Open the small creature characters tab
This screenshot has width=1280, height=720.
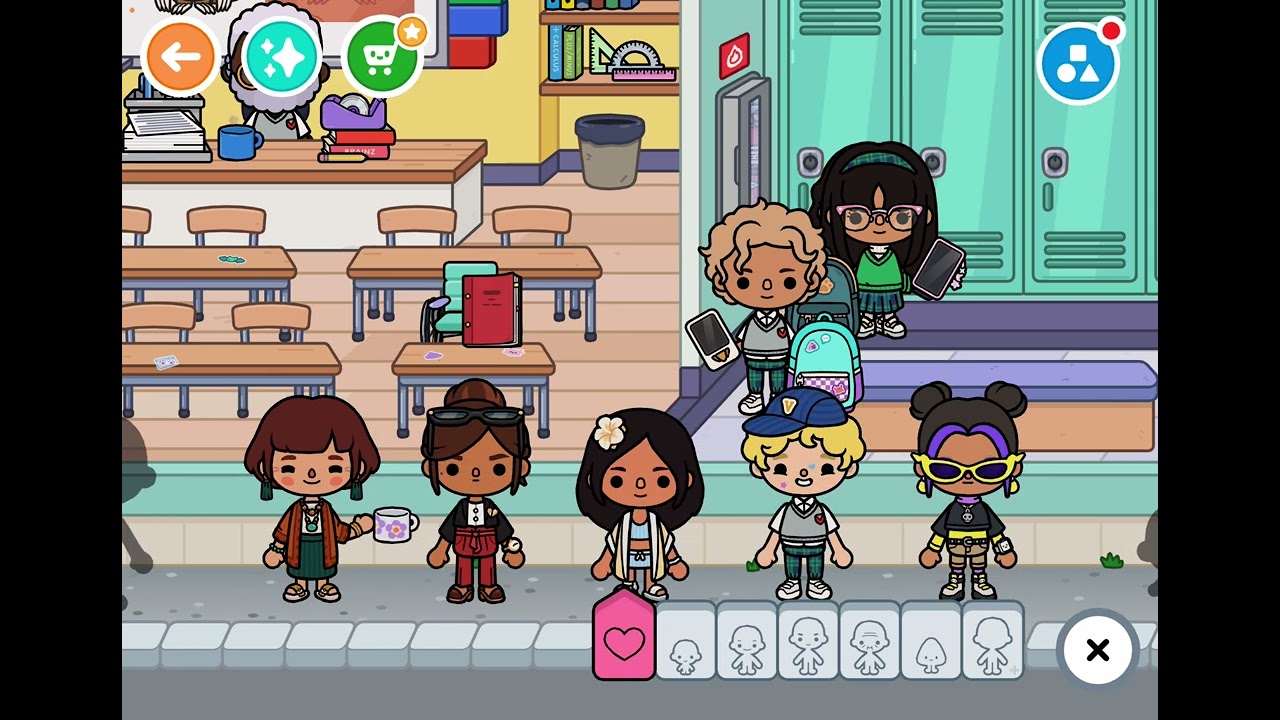point(931,645)
